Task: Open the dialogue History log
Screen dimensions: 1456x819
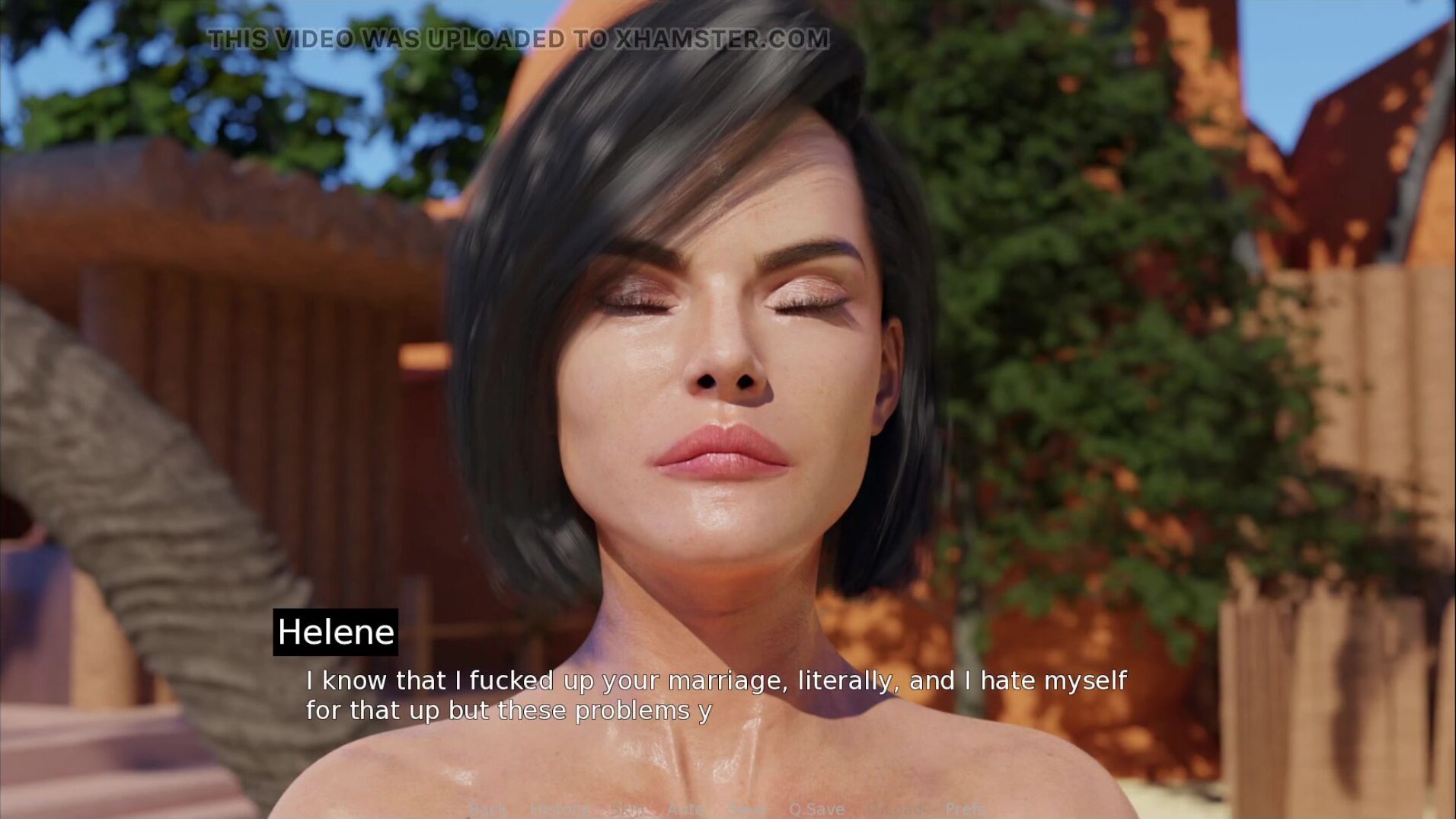Action: pos(559,809)
